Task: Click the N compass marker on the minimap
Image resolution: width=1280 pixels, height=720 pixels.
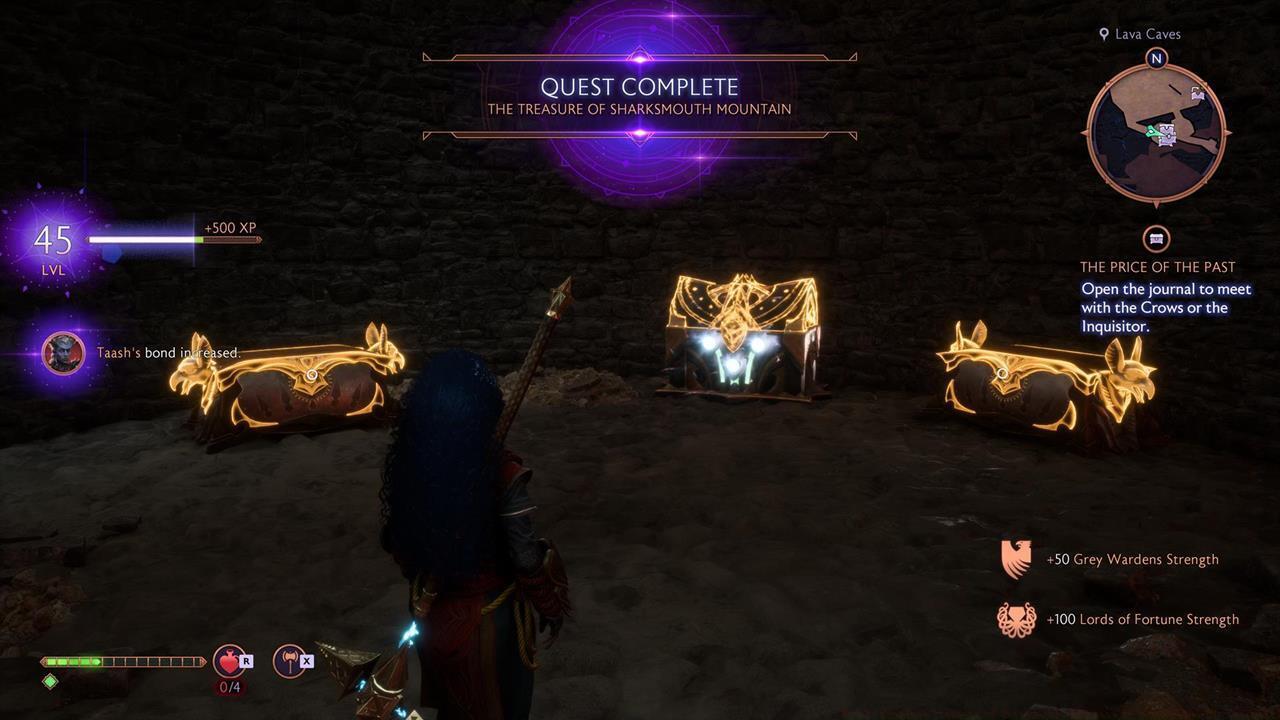Action: point(1156,58)
